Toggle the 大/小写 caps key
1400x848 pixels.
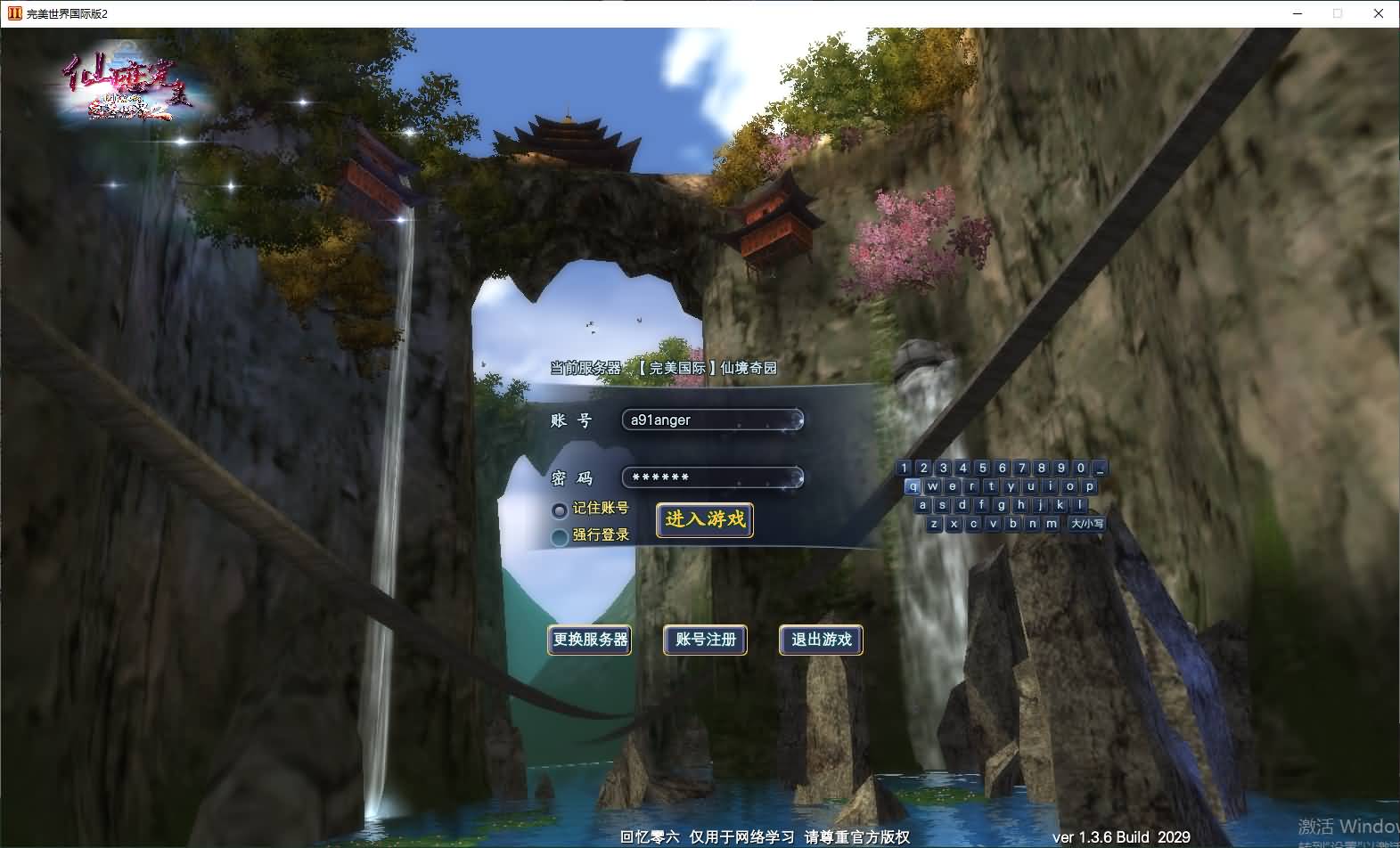click(x=1086, y=524)
